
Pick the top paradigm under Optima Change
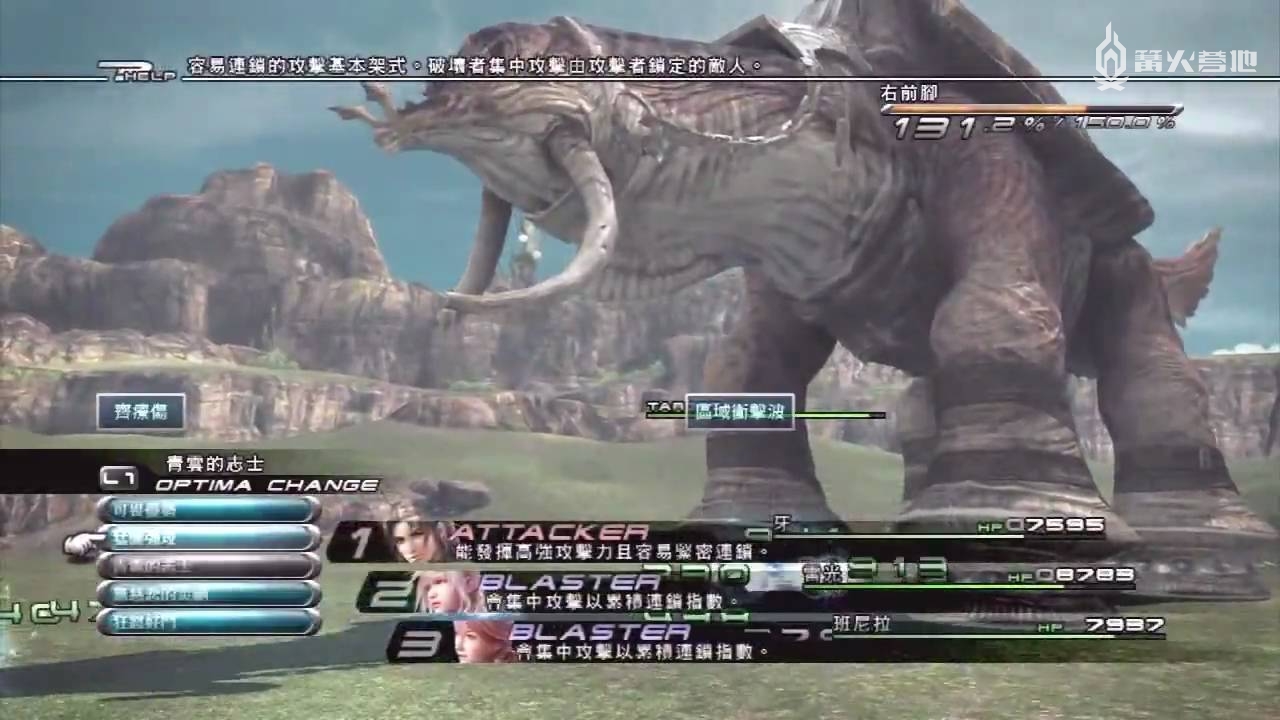coord(208,510)
